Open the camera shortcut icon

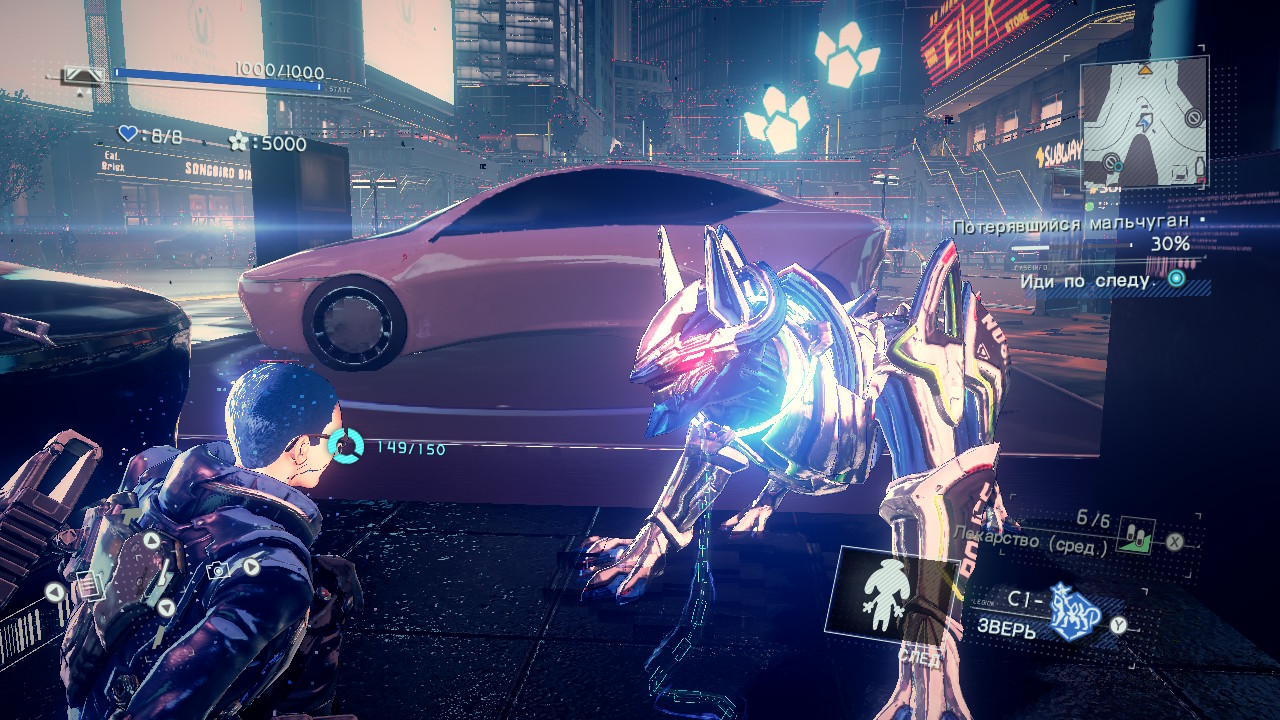point(218,570)
